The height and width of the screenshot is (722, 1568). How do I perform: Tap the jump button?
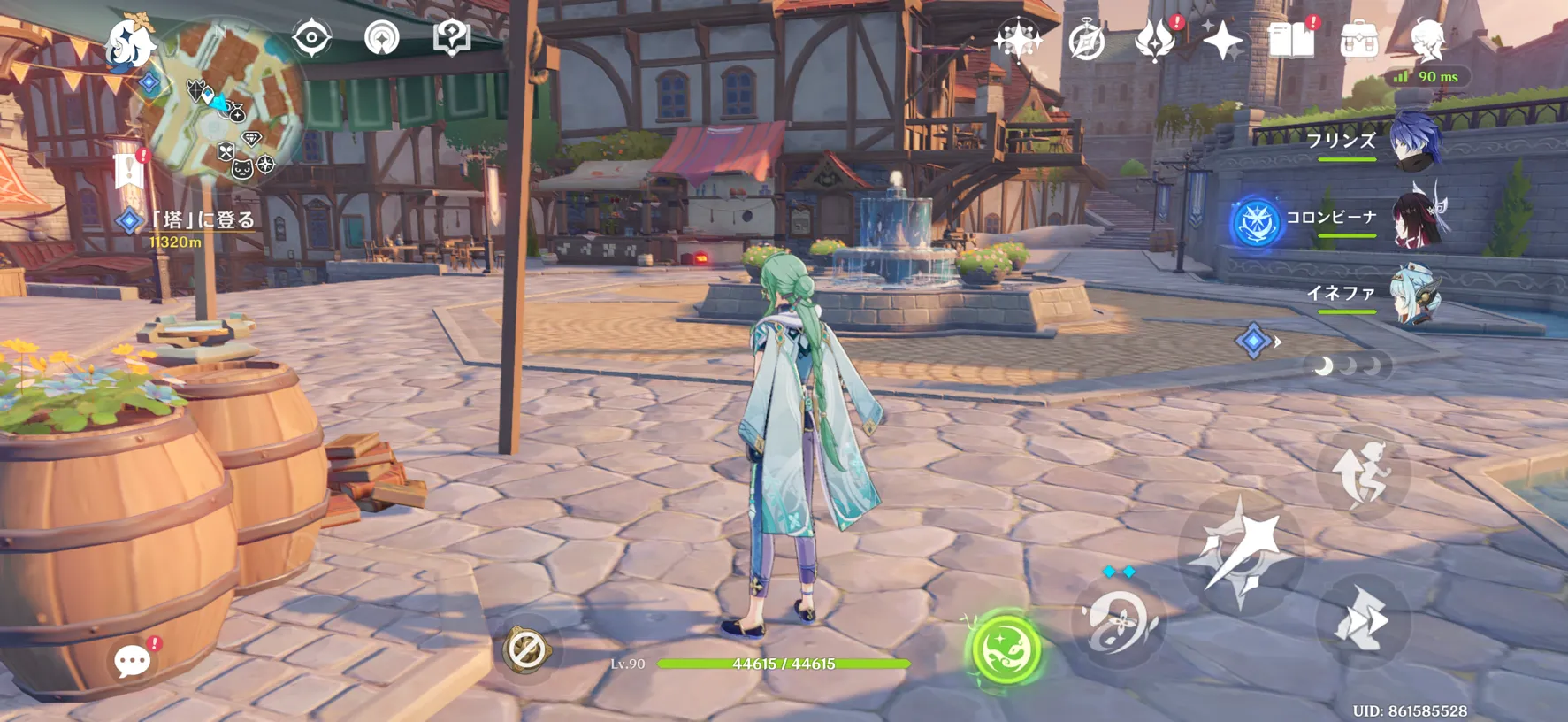coord(1363,473)
